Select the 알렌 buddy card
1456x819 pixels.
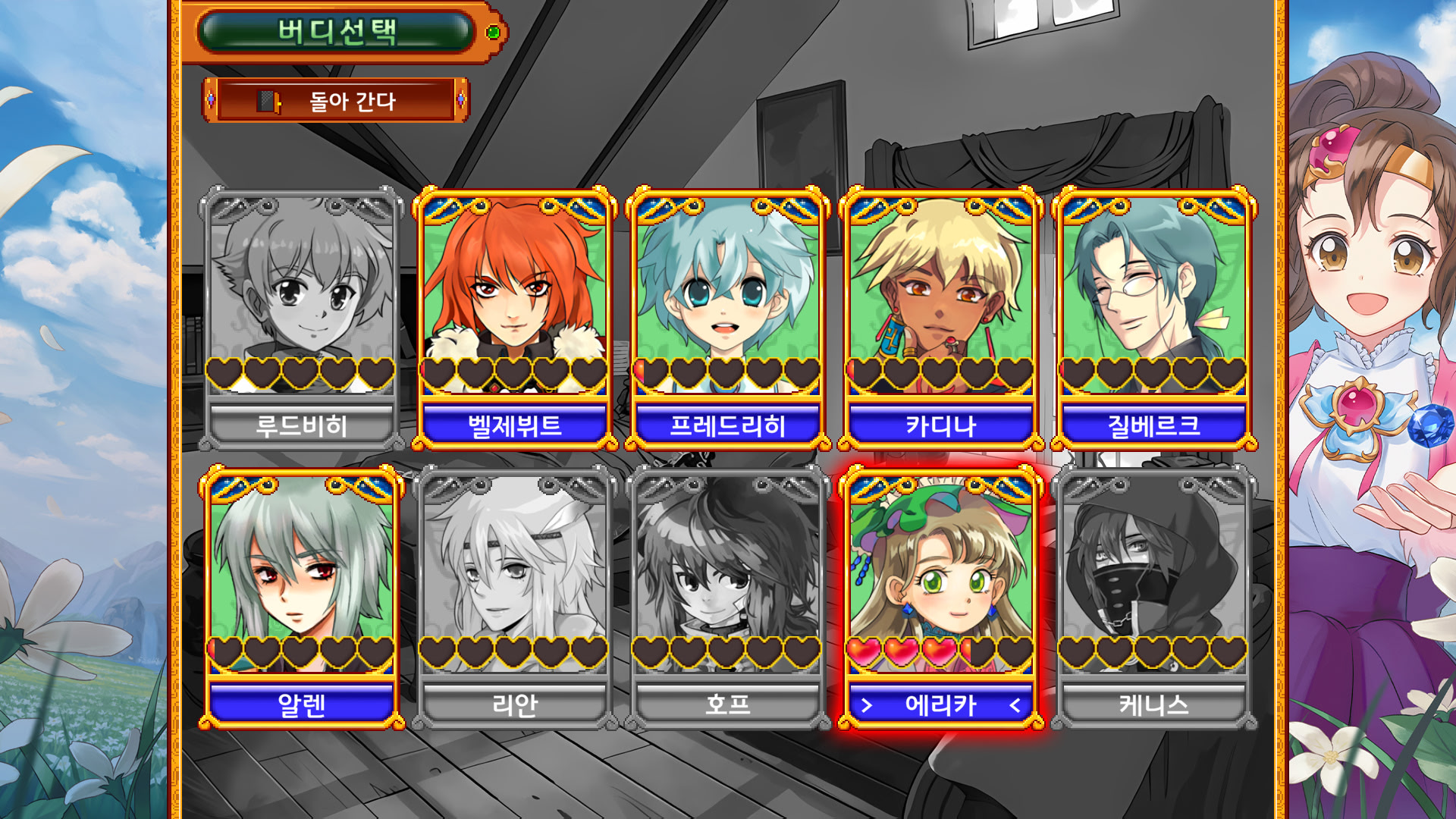click(x=301, y=598)
